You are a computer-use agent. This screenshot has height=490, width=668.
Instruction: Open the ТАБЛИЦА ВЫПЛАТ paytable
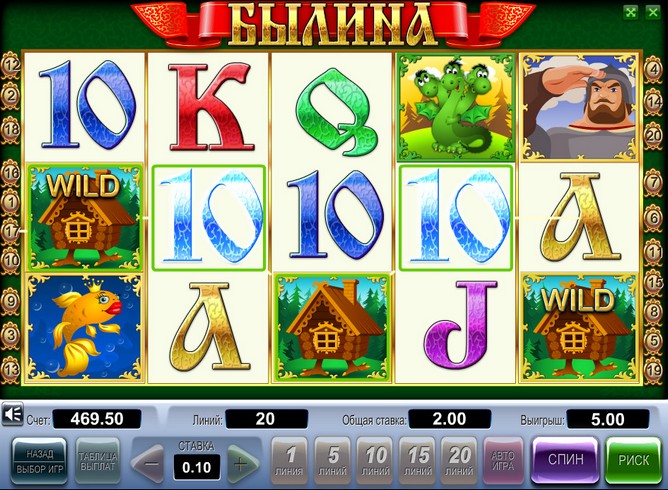click(x=97, y=460)
